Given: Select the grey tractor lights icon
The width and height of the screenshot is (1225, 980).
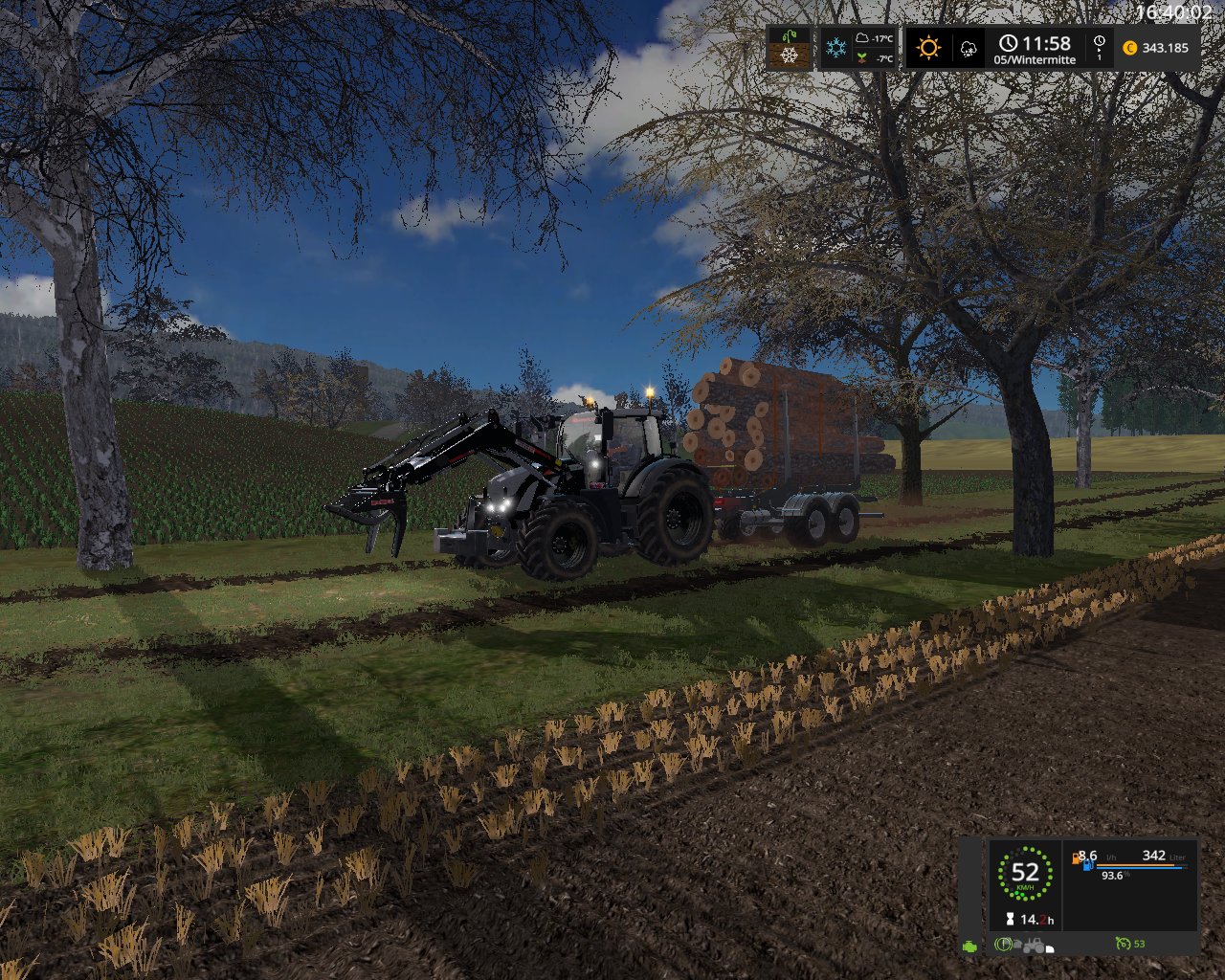Looking at the screenshot, I should tap(1036, 946).
